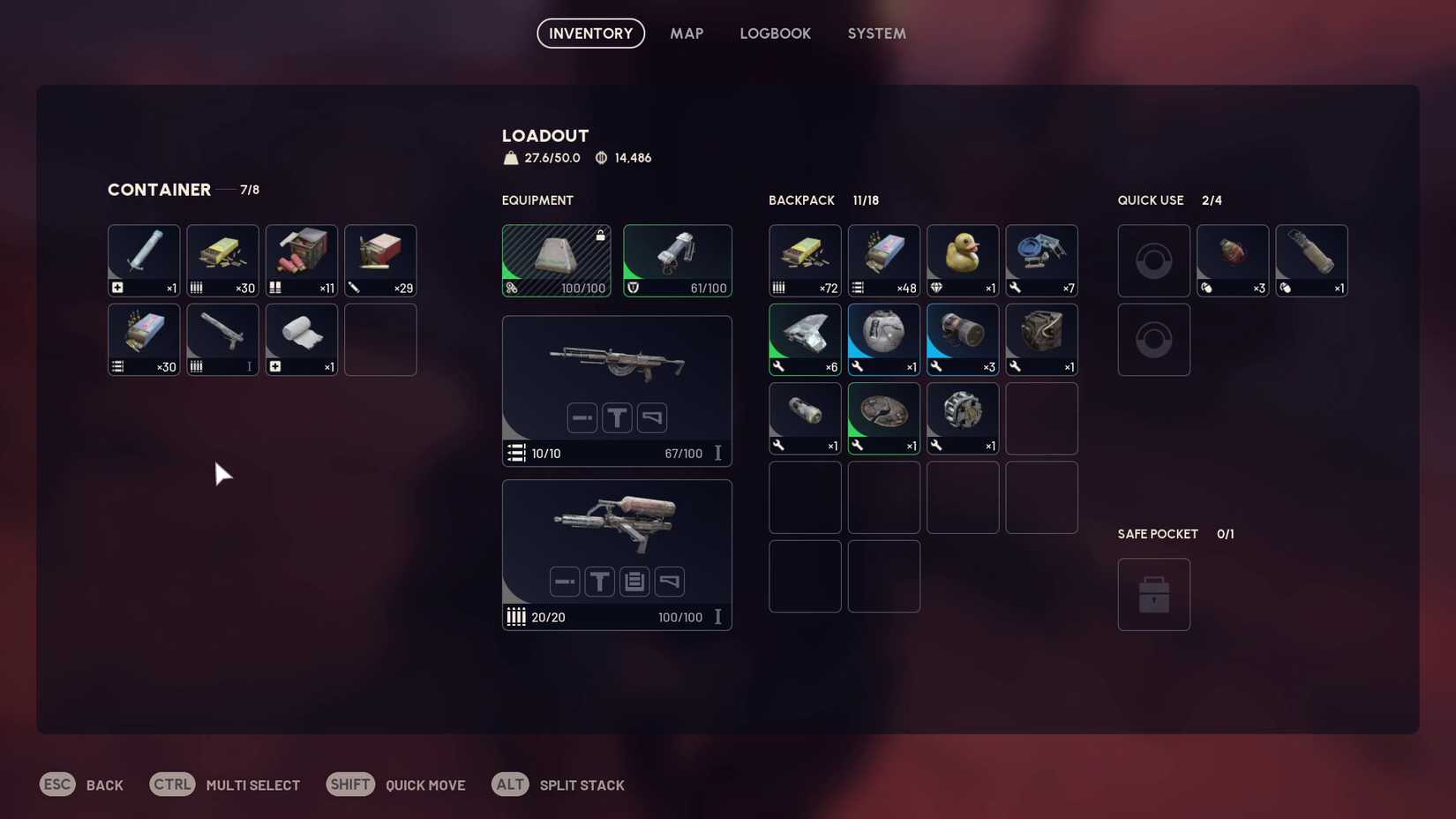Click the magazine attachment slot on the flamethrower
This screenshot has height=819, width=1456.
(634, 582)
